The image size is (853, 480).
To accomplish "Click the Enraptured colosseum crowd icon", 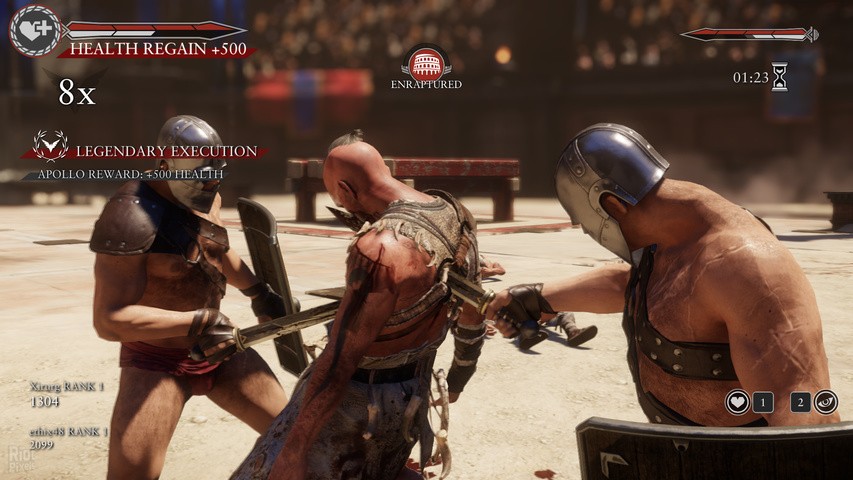I will click(x=426, y=63).
